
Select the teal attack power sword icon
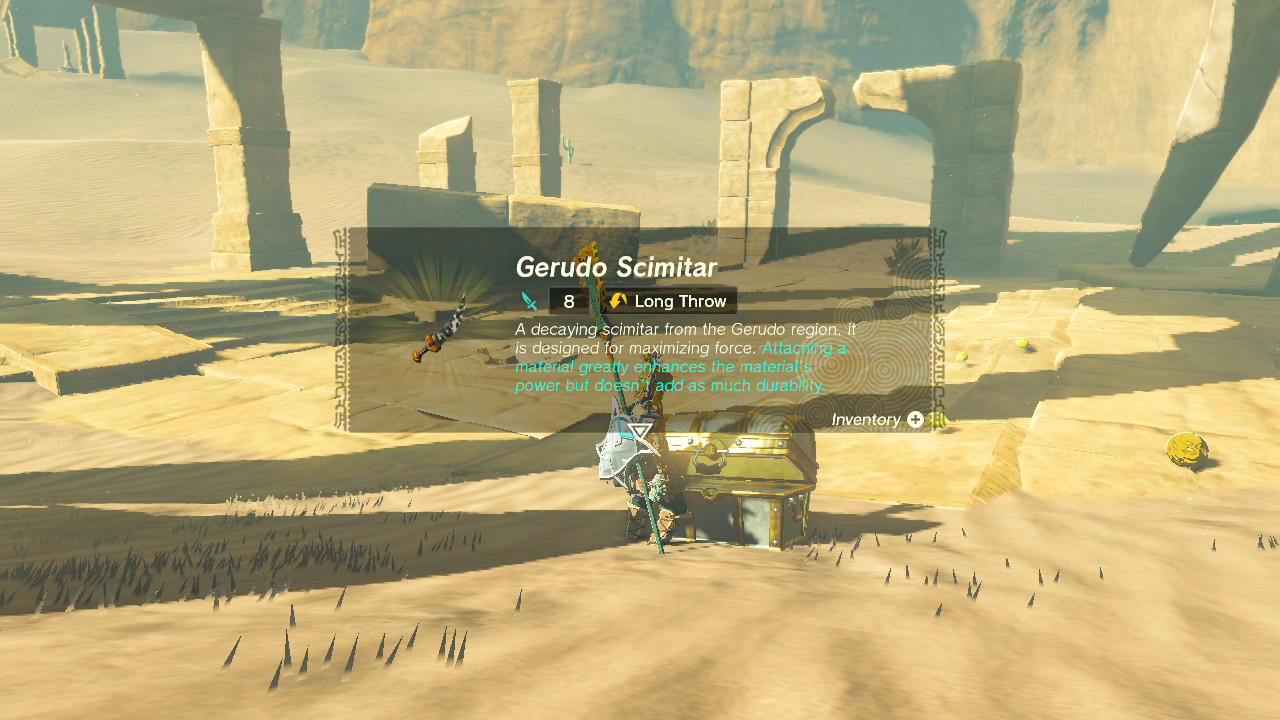tap(526, 300)
